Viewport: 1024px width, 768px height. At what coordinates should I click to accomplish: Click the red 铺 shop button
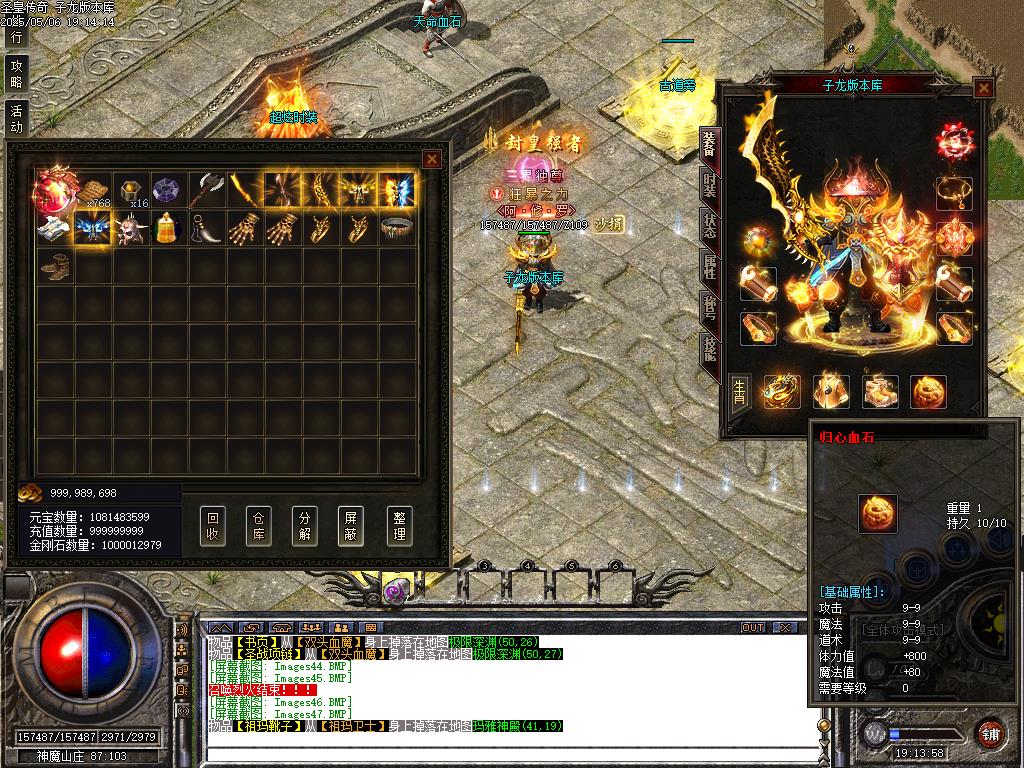tap(990, 732)
